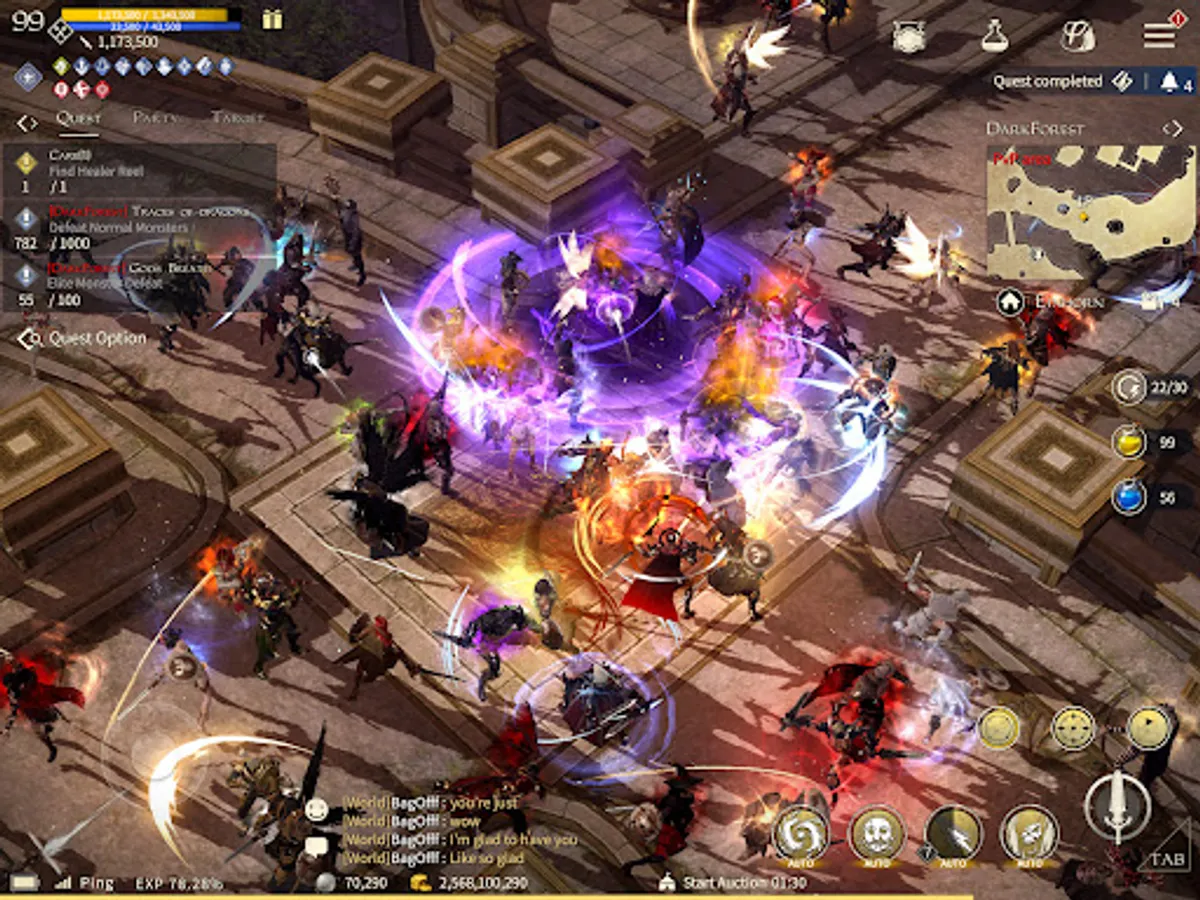
Task: Switch to the Party tab
Action: point(155,118)
